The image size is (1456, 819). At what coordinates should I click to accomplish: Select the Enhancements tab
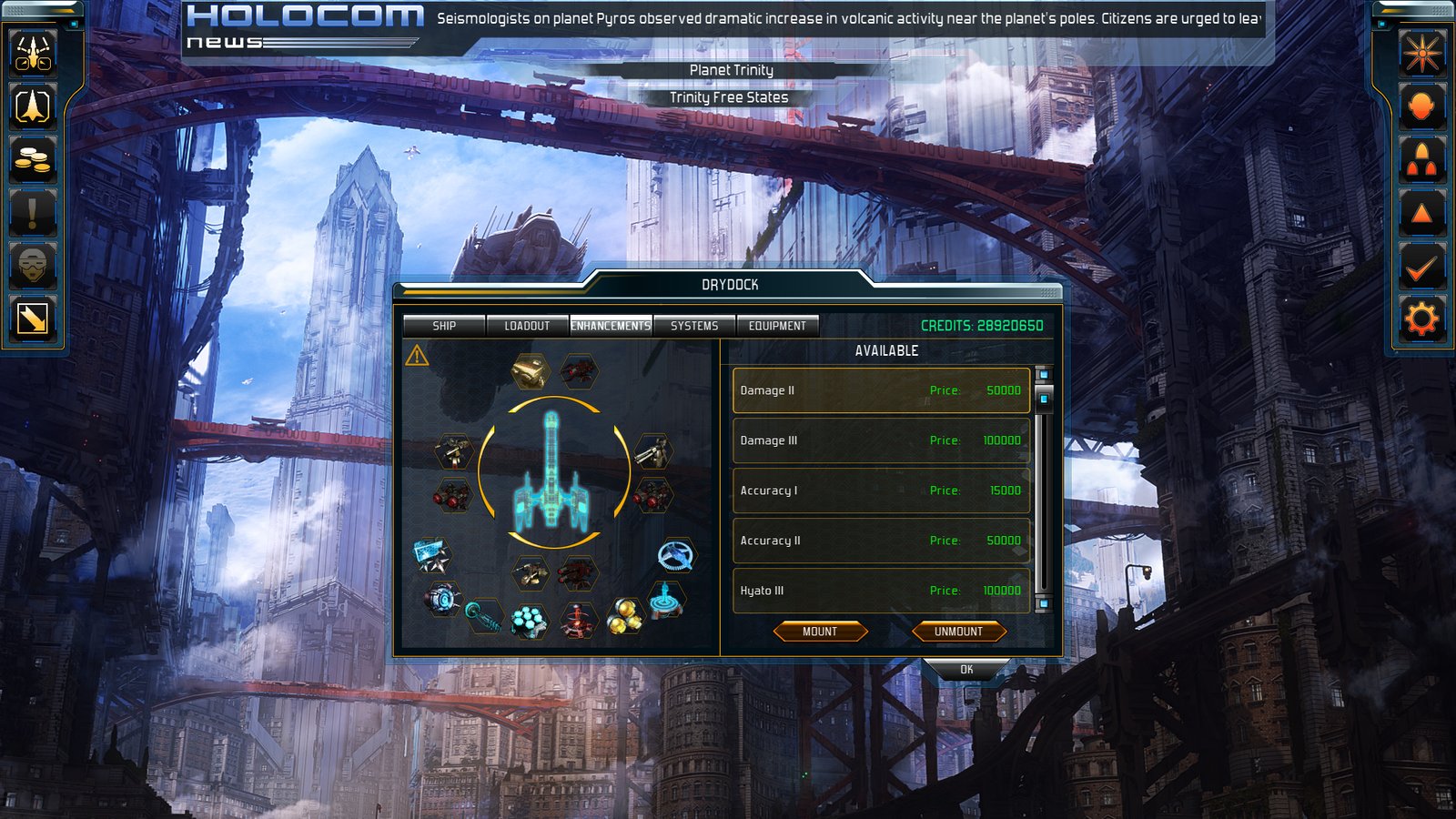coord(611,326)
